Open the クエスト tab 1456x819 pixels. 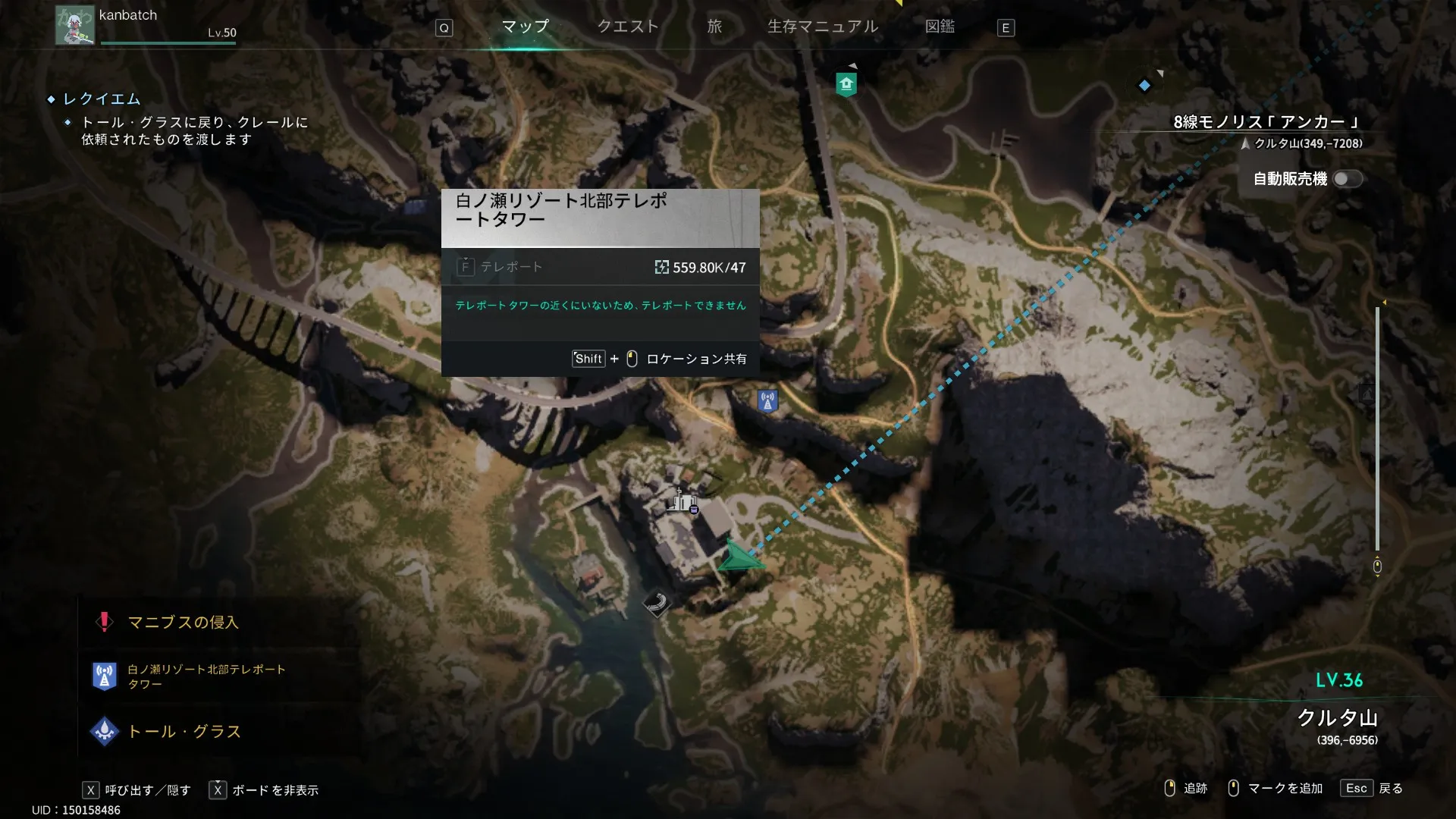point(628,27)
